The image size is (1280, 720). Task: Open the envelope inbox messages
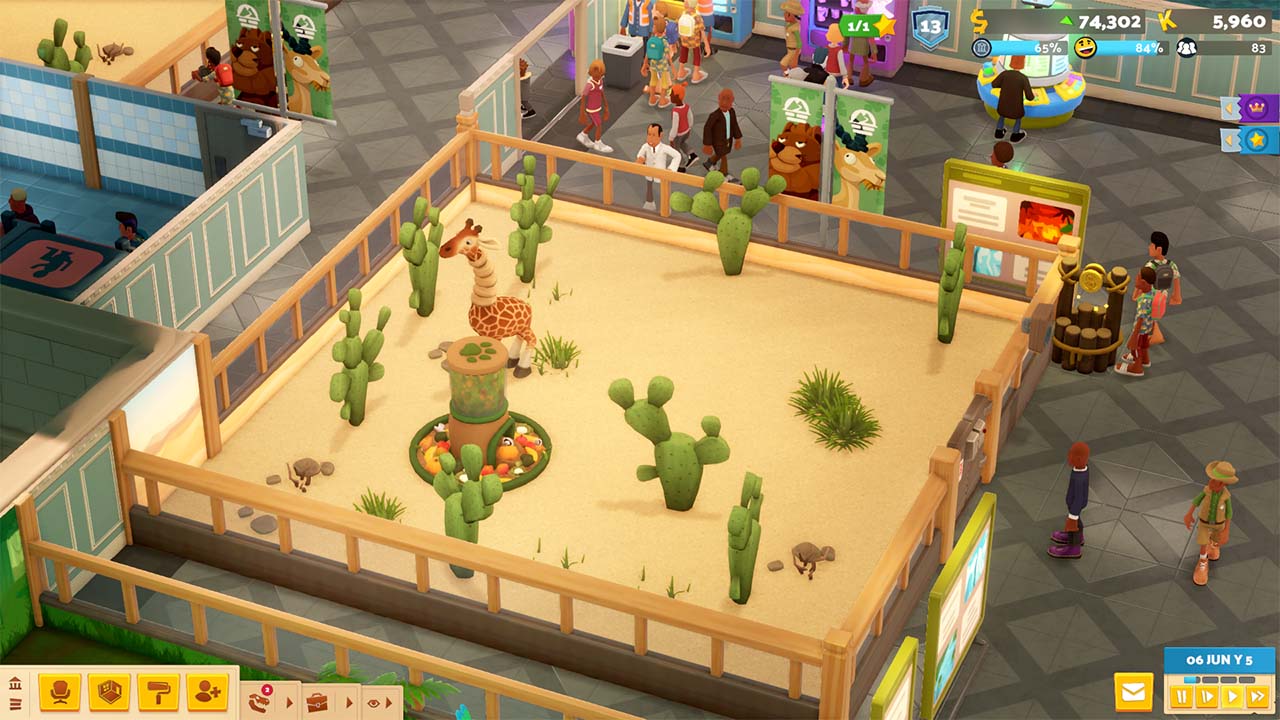point(1134,692)
